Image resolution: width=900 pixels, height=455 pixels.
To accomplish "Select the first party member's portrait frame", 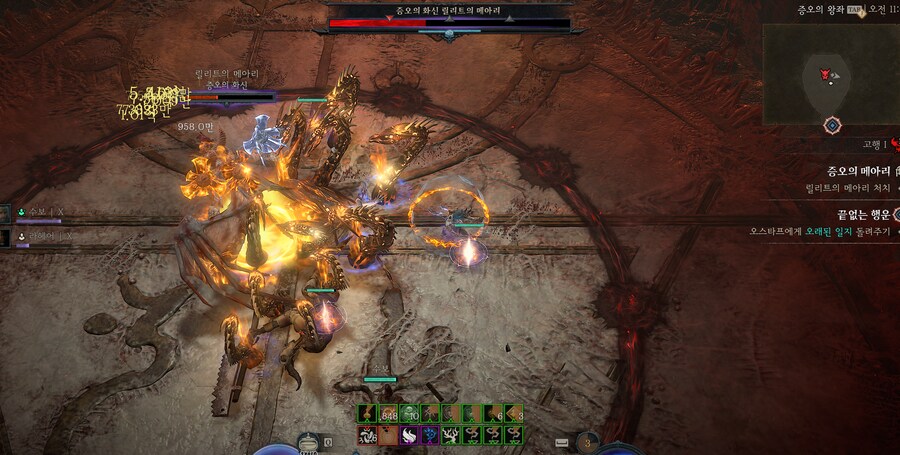I will [7, 212].
